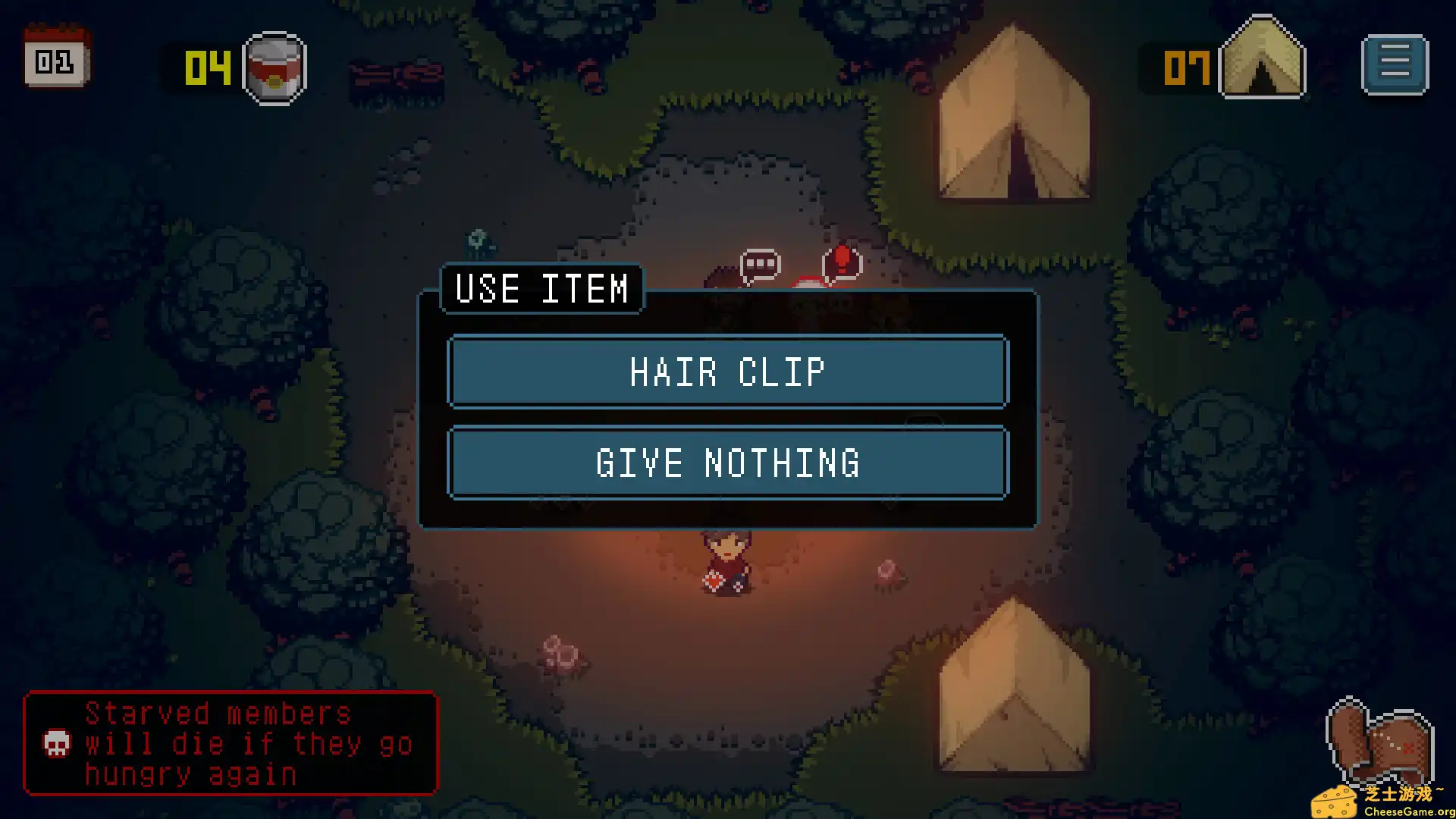Open the treasure map icon
This screenshot has height=819, width=1456.
click(1379, 744)
